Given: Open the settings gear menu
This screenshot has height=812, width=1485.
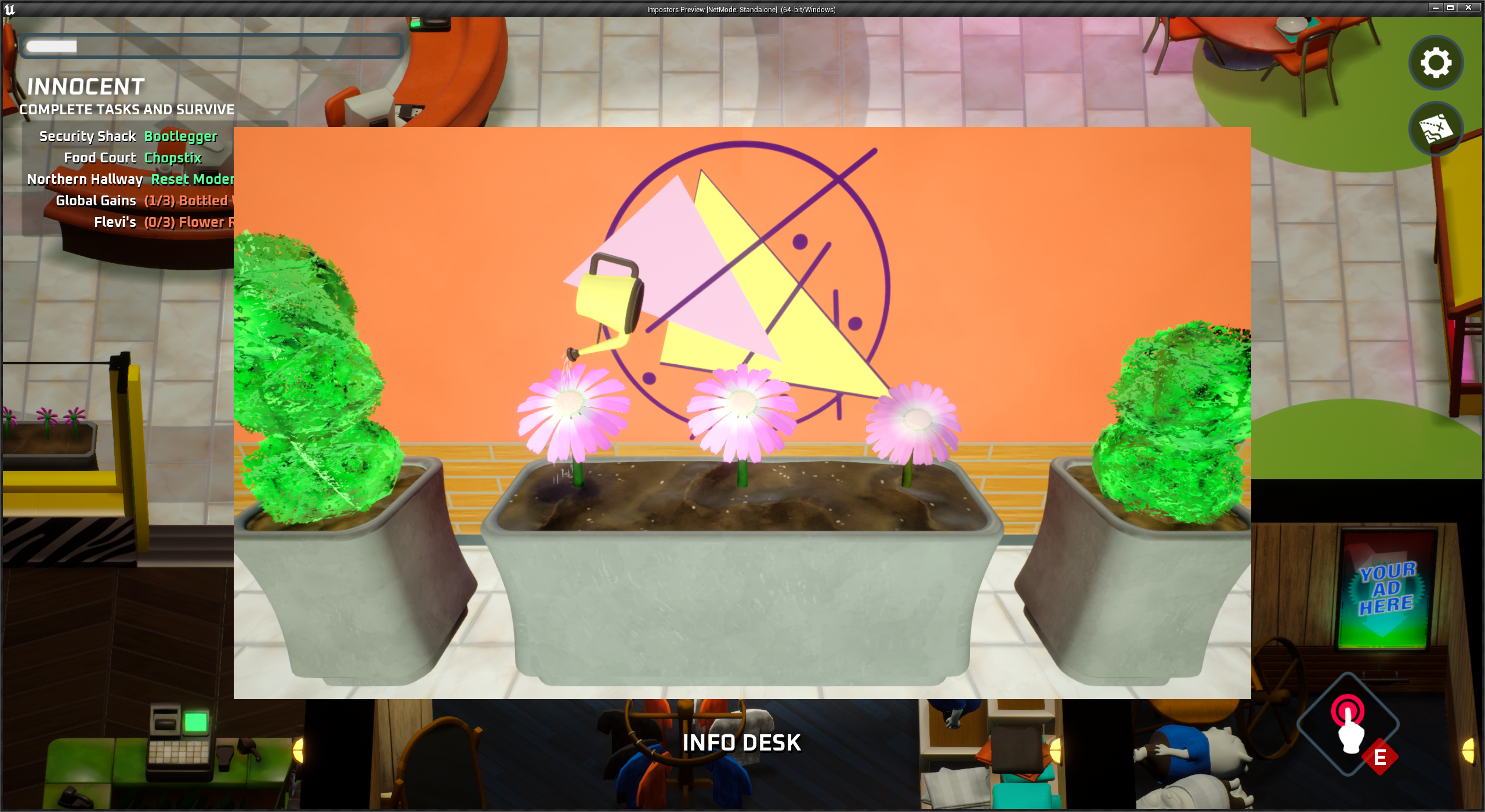Looking at the screenshot, I should pyautogui.click(x=1435, y=63).
